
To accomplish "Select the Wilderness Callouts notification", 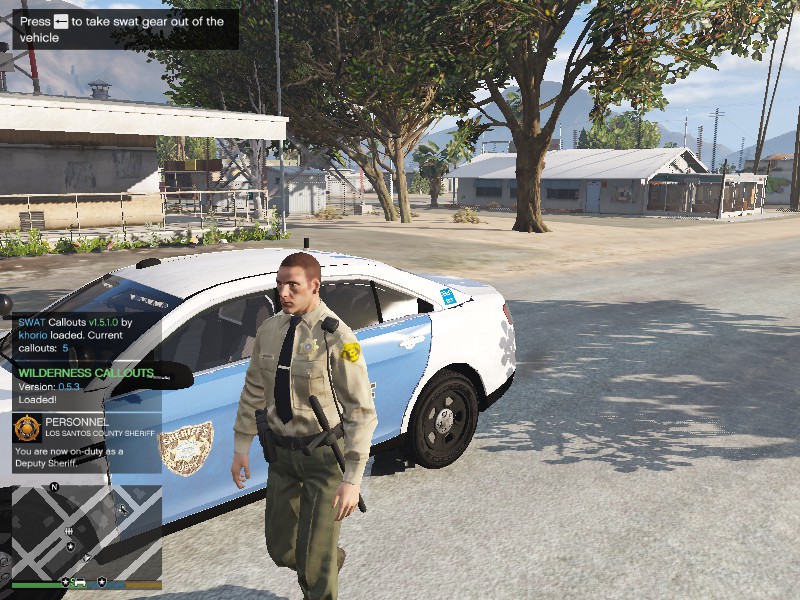I will pyautogui.click(x=86, y=386).
